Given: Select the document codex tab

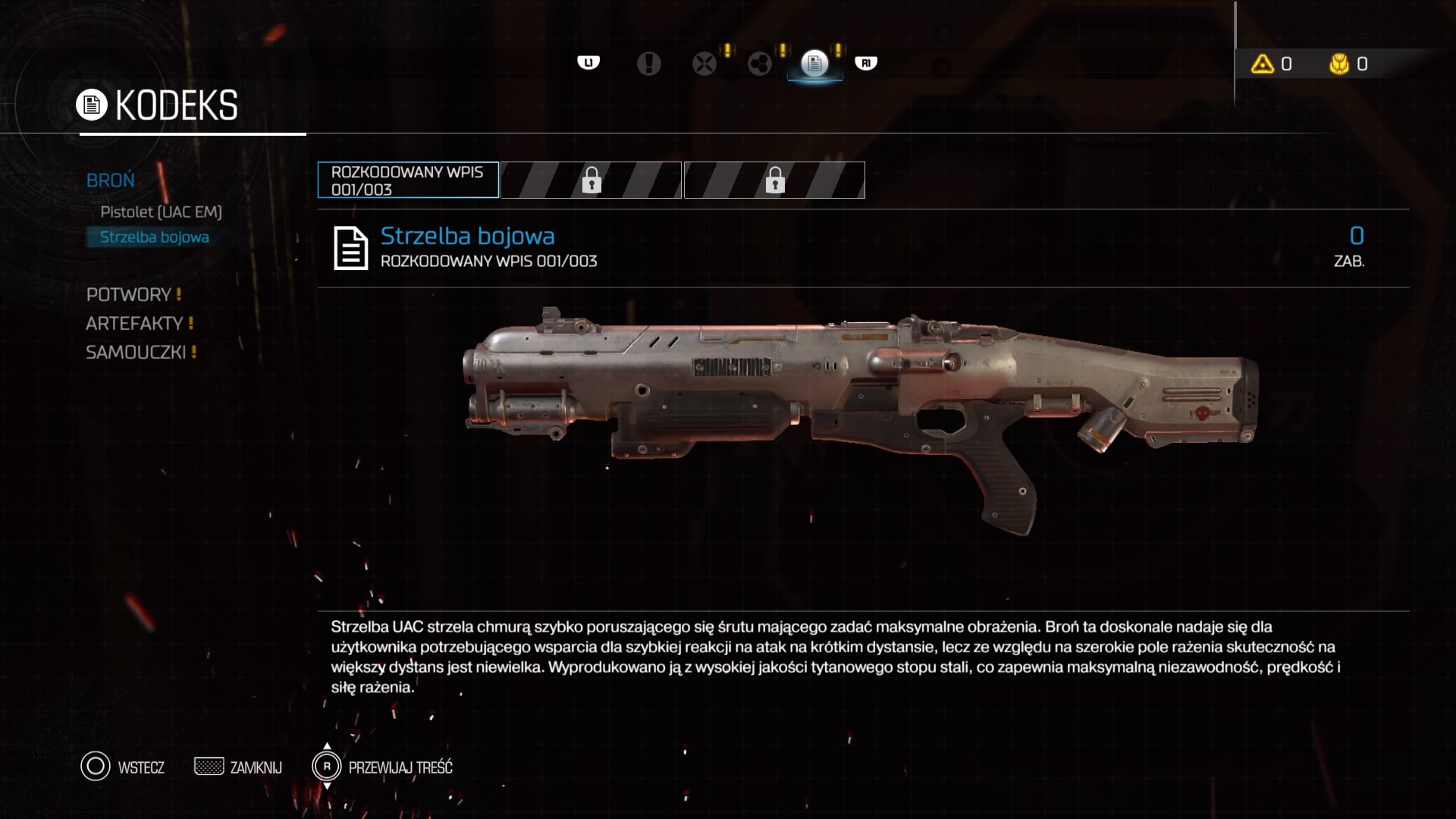Looking at the screenshot, I should click(814, 64).
